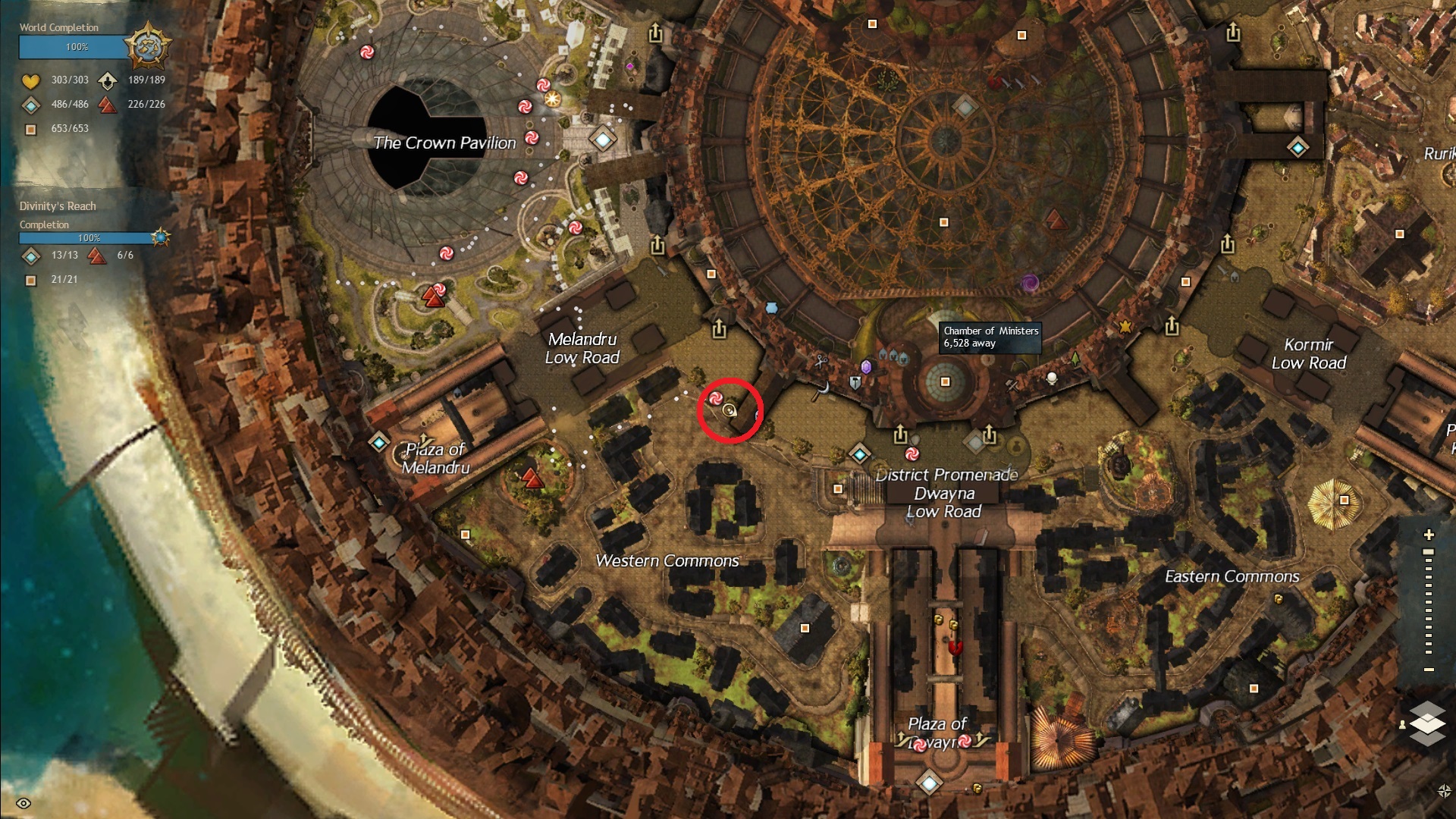
Task: Select the red heart-shaped marker on Dwayna road
Action: [955, 648]
